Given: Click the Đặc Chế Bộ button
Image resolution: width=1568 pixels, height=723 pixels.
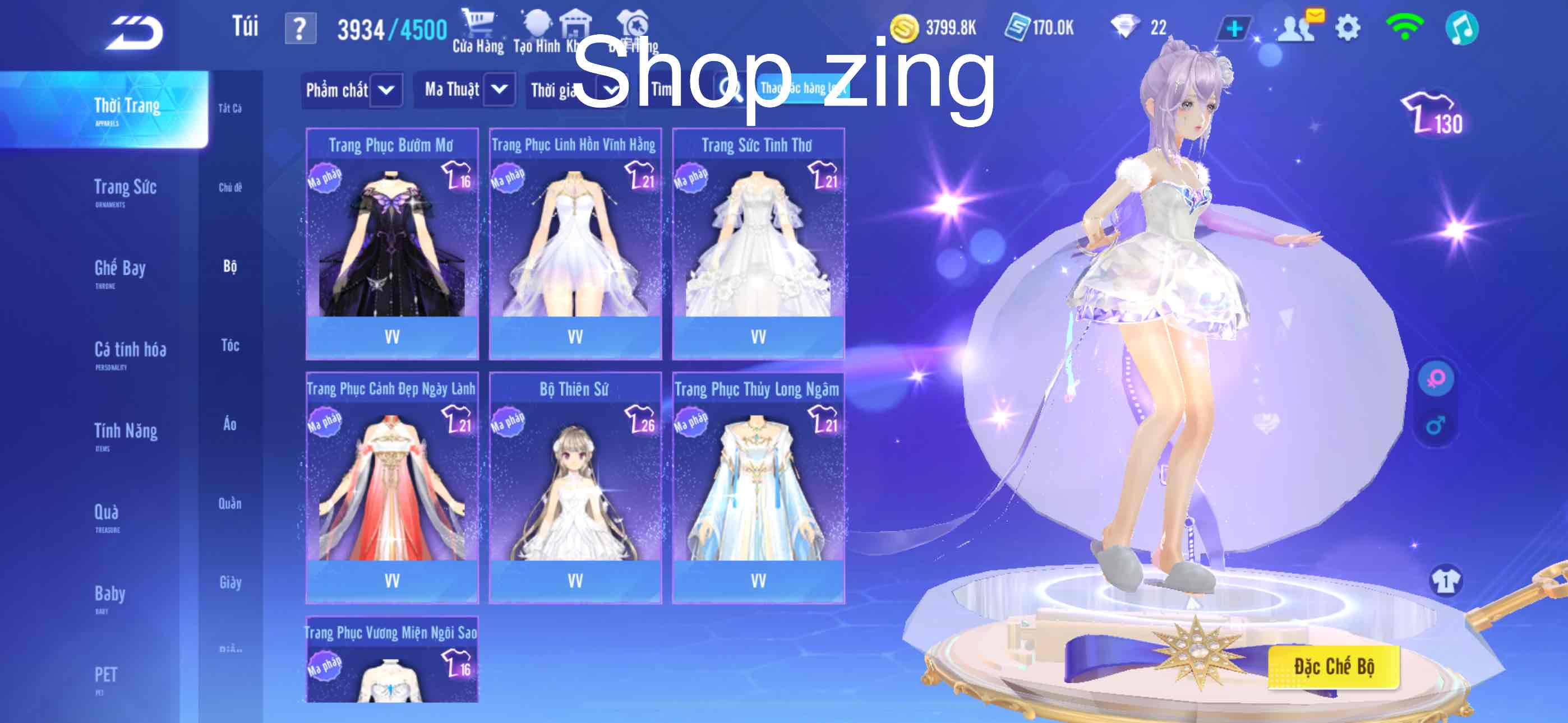Looking at the screenshot, I should pyautogui.click(x=1334, y=666).
